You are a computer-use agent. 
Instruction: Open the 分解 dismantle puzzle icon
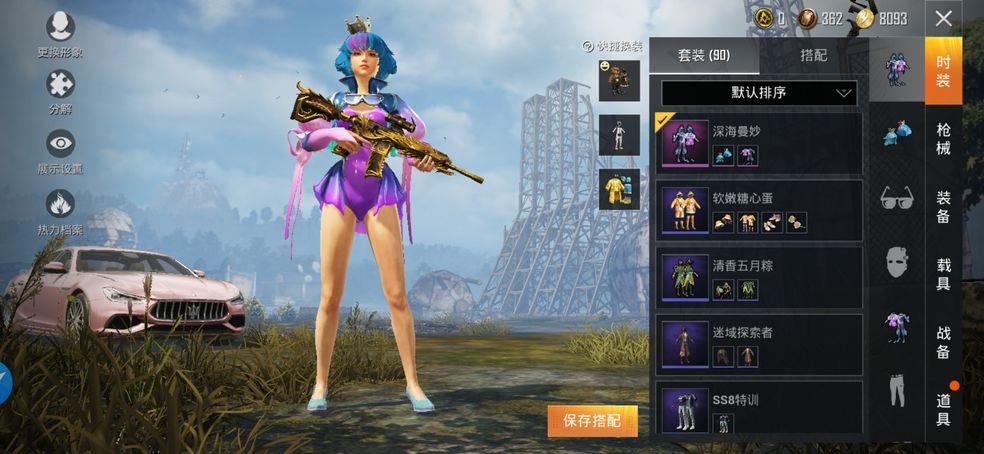pyautogui.click(x=60, y=90)
